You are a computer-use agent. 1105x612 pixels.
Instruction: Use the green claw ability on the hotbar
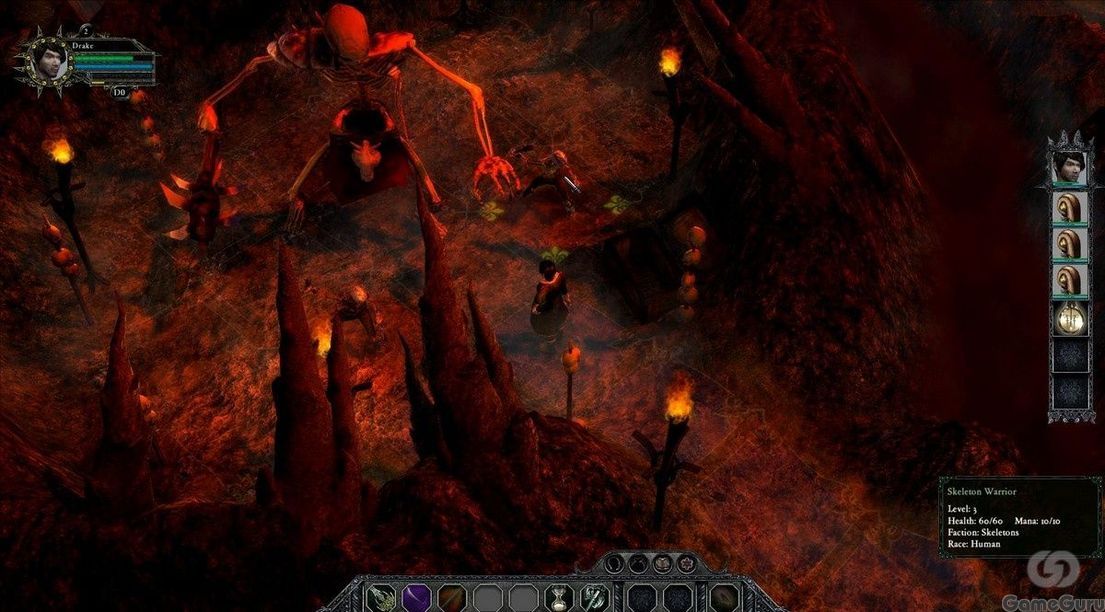(x=381, y=597)
